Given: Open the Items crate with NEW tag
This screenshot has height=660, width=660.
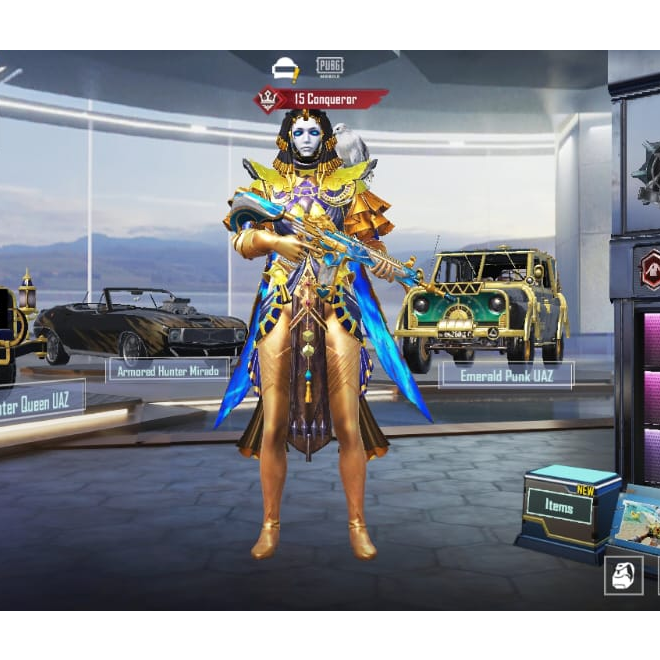Looking at the screenshot, I should point(560,508).
